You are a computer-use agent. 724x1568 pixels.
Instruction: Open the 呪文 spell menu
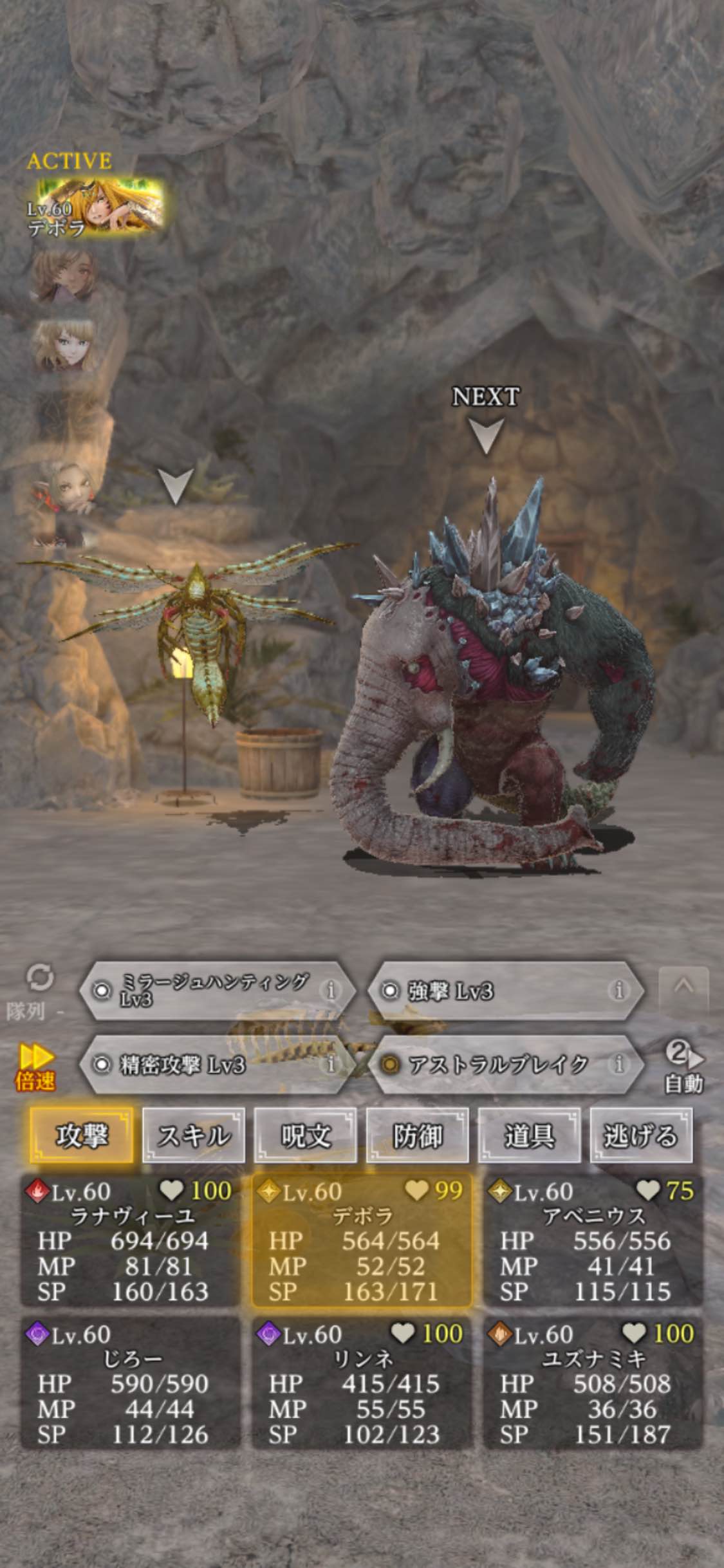[305, 1135]
